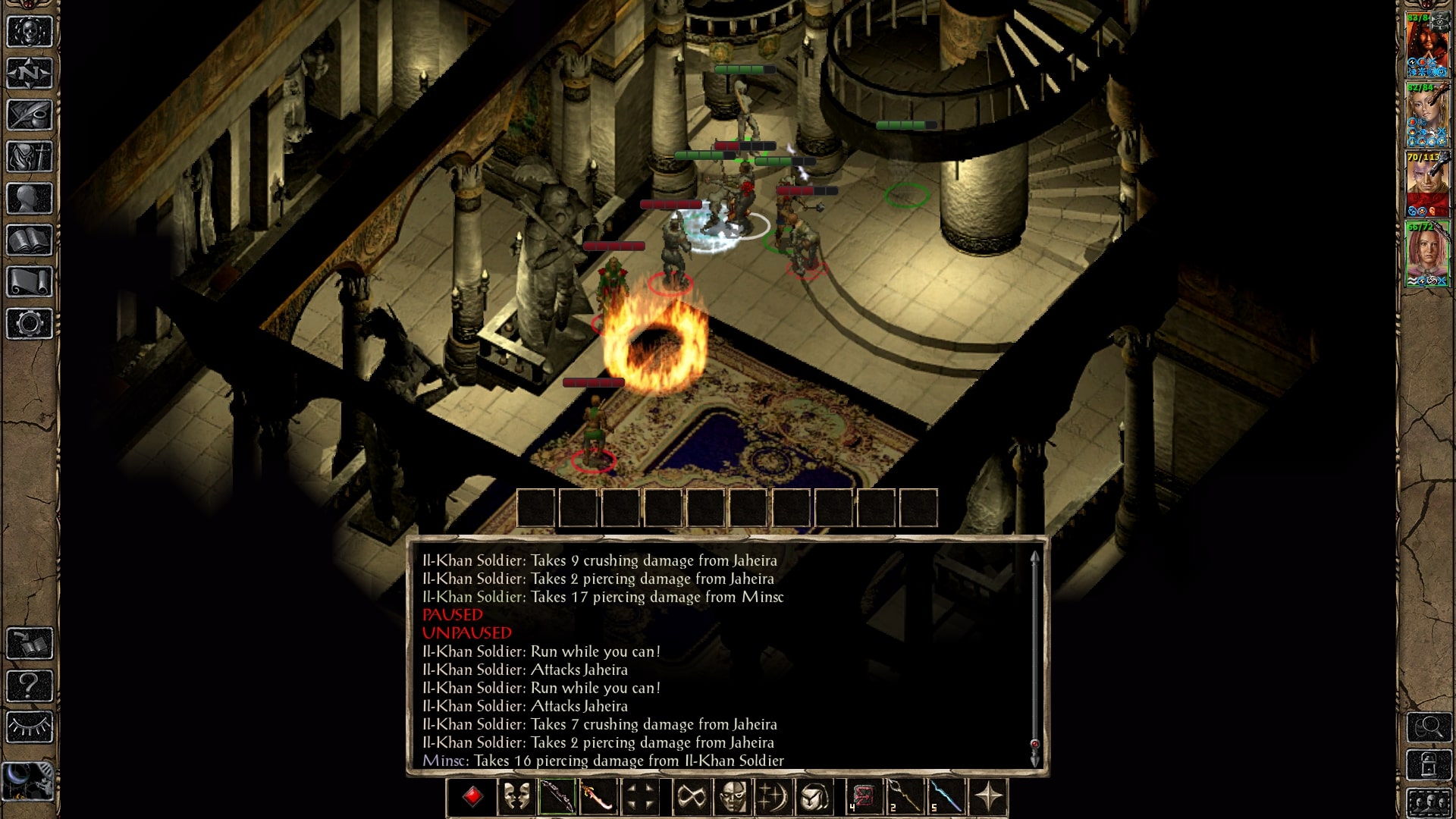1456x819 pixels.
Task: Select all party members button
Action: [x=1429, y=802]
